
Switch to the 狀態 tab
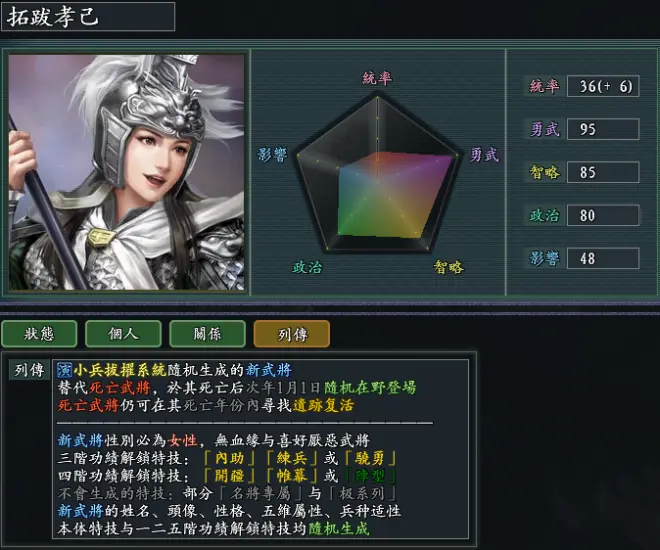click(39, 334)
